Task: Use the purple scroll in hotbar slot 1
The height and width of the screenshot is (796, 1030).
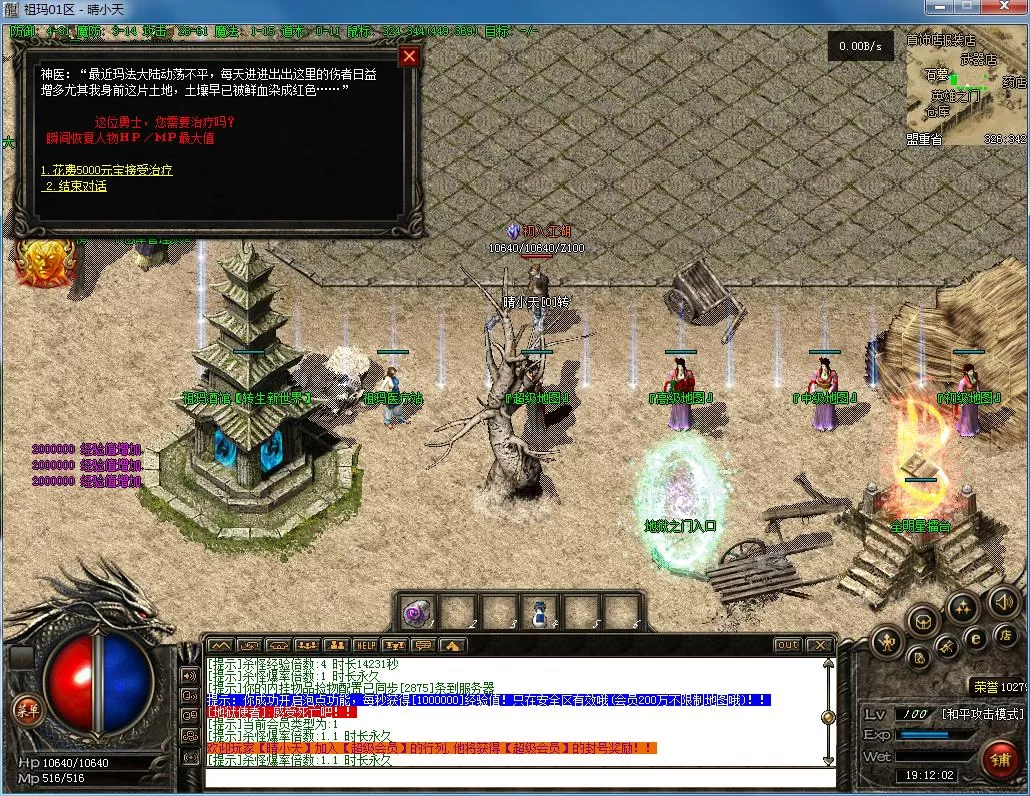Action: point(415,612)
